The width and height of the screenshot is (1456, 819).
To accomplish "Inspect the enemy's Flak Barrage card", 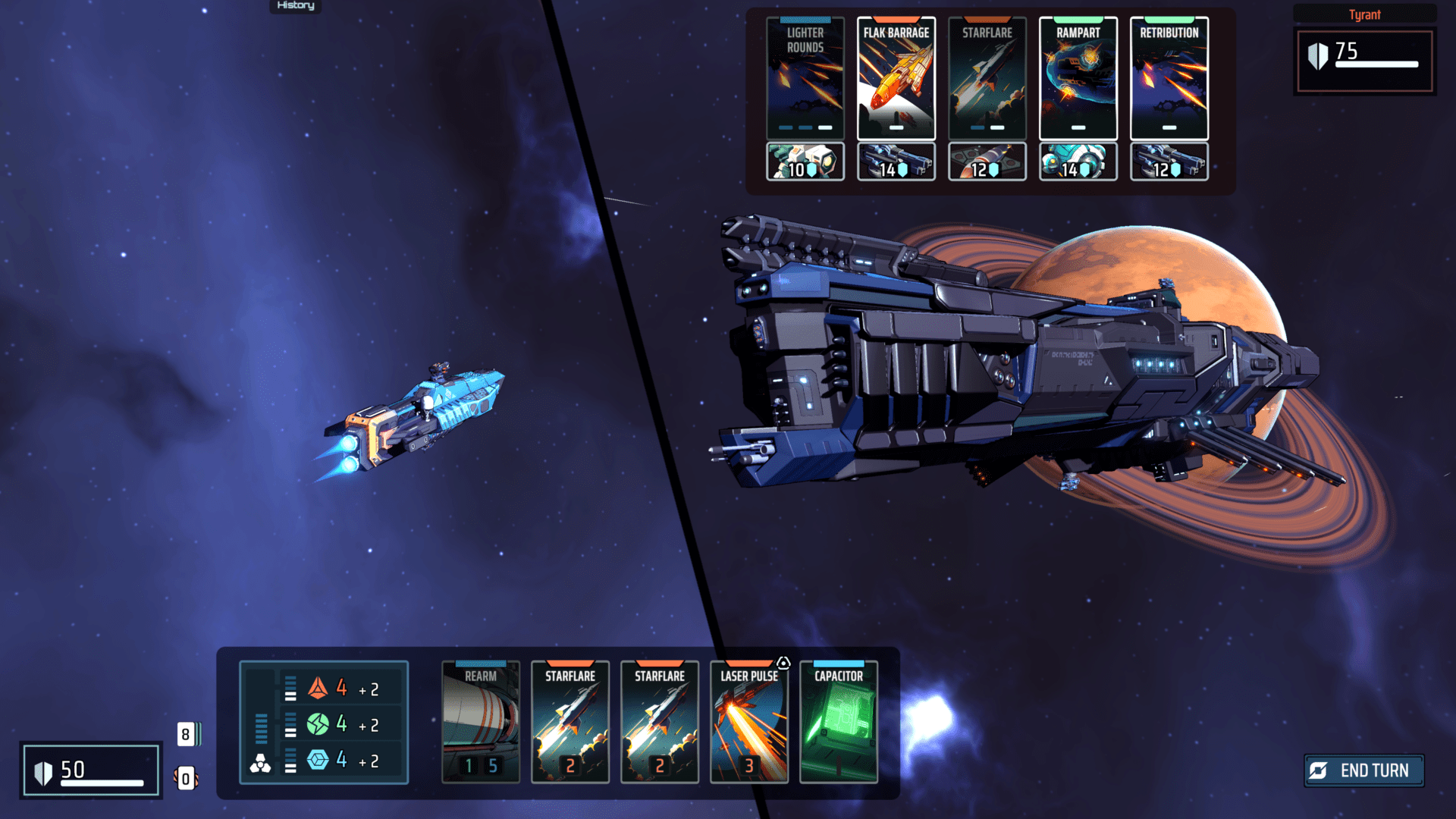I will pos(896,78).
